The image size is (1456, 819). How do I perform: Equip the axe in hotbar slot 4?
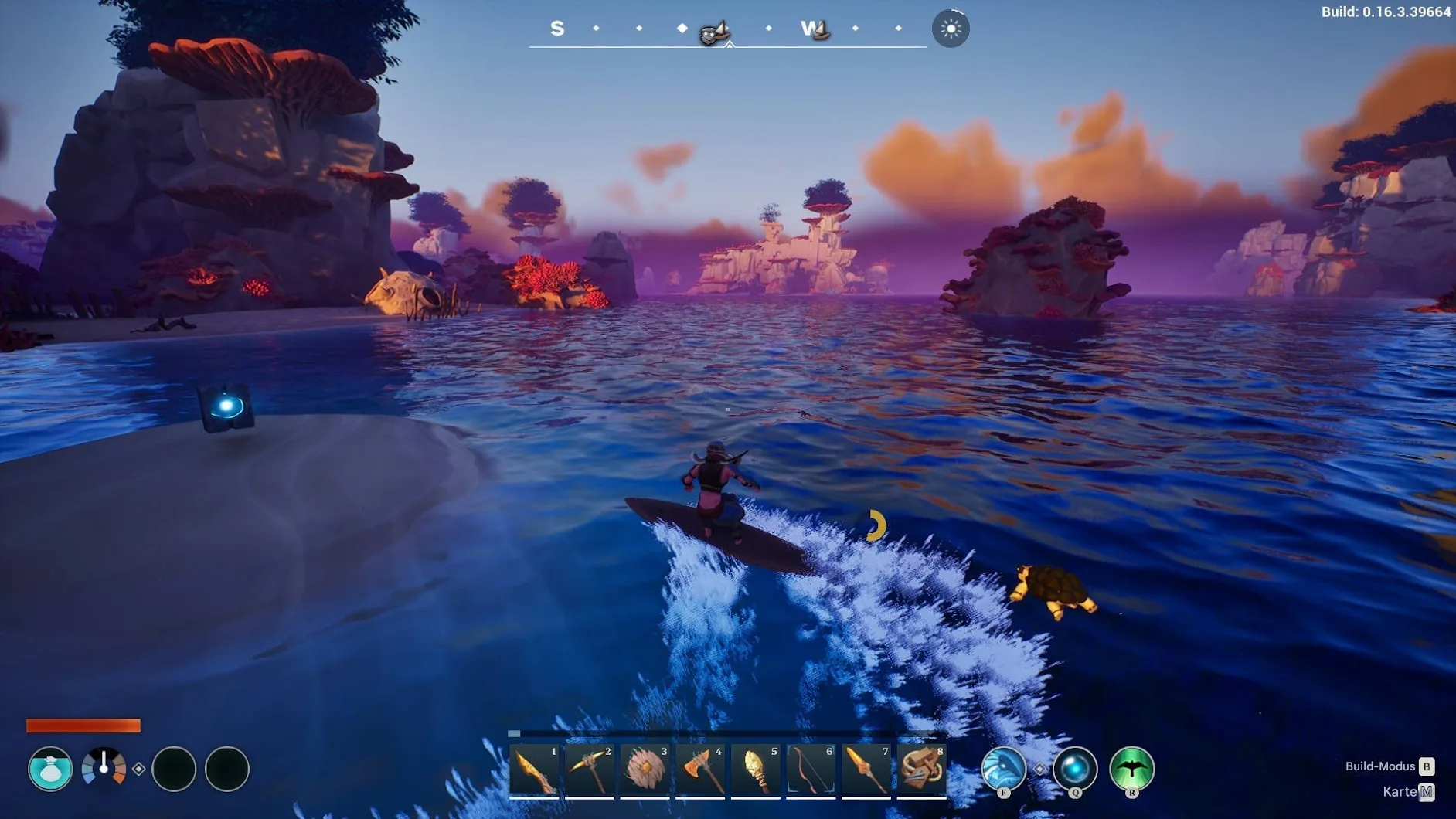[701, 770]
